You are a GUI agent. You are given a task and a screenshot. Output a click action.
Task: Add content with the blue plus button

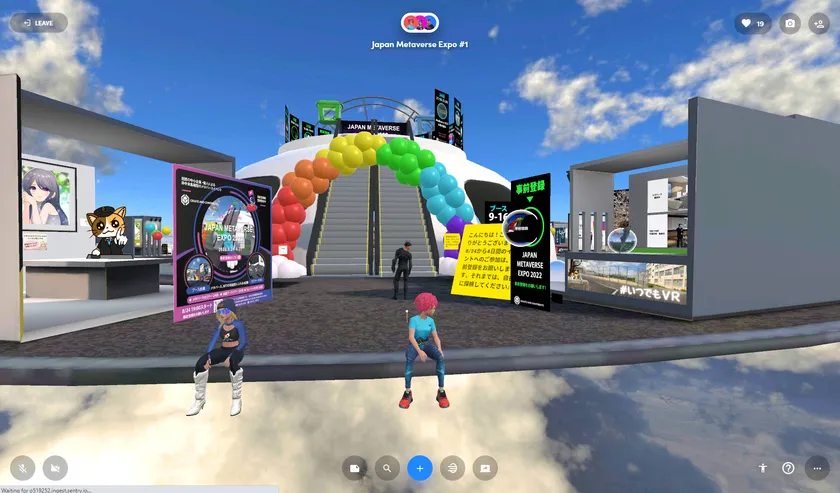coord(420,467)
